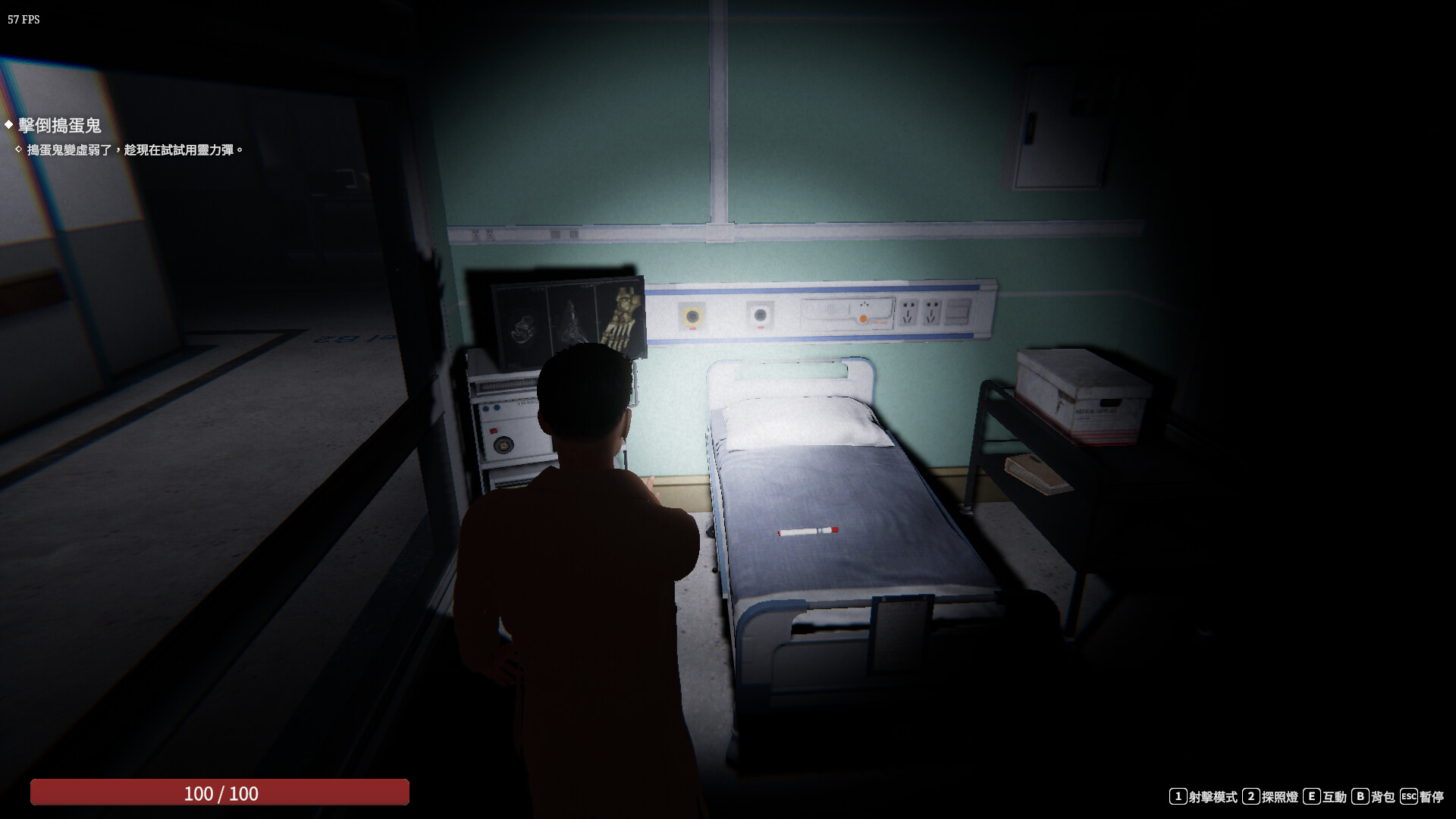Click the ESC pause key icon

[1409, 795]
